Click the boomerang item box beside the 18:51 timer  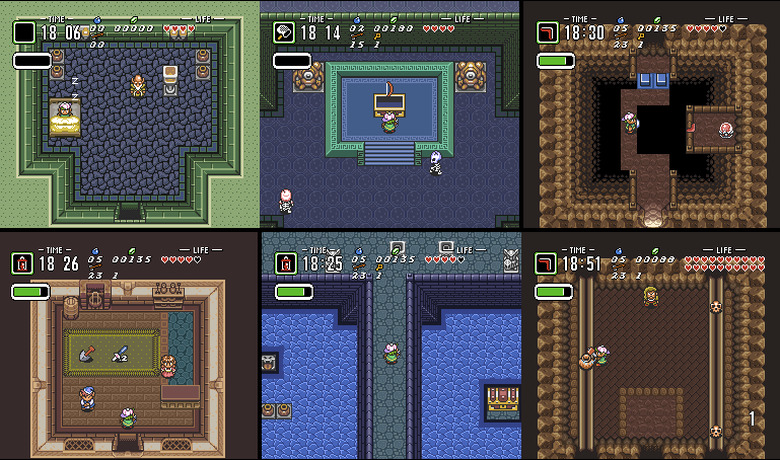[547, 264]
